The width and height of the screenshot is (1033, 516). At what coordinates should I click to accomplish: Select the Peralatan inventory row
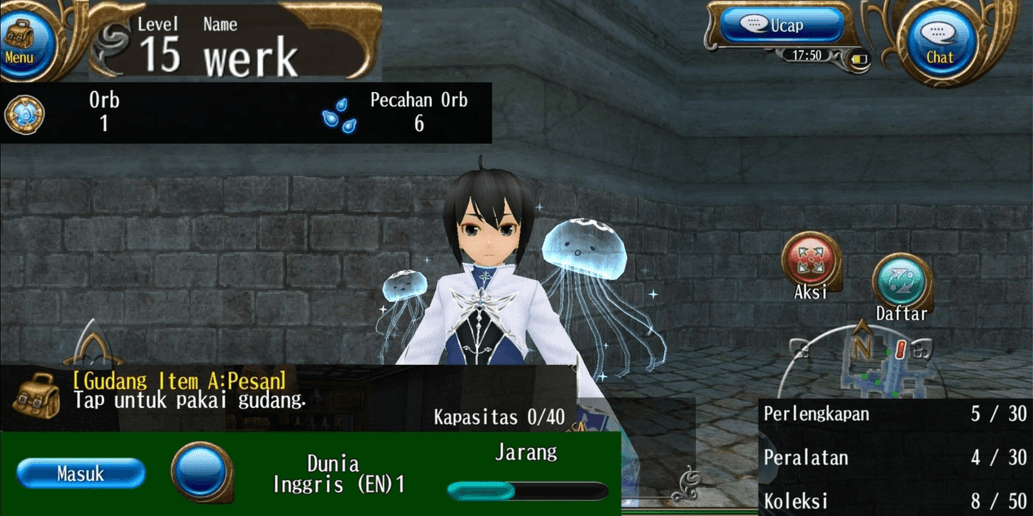[x=894, y=458]
